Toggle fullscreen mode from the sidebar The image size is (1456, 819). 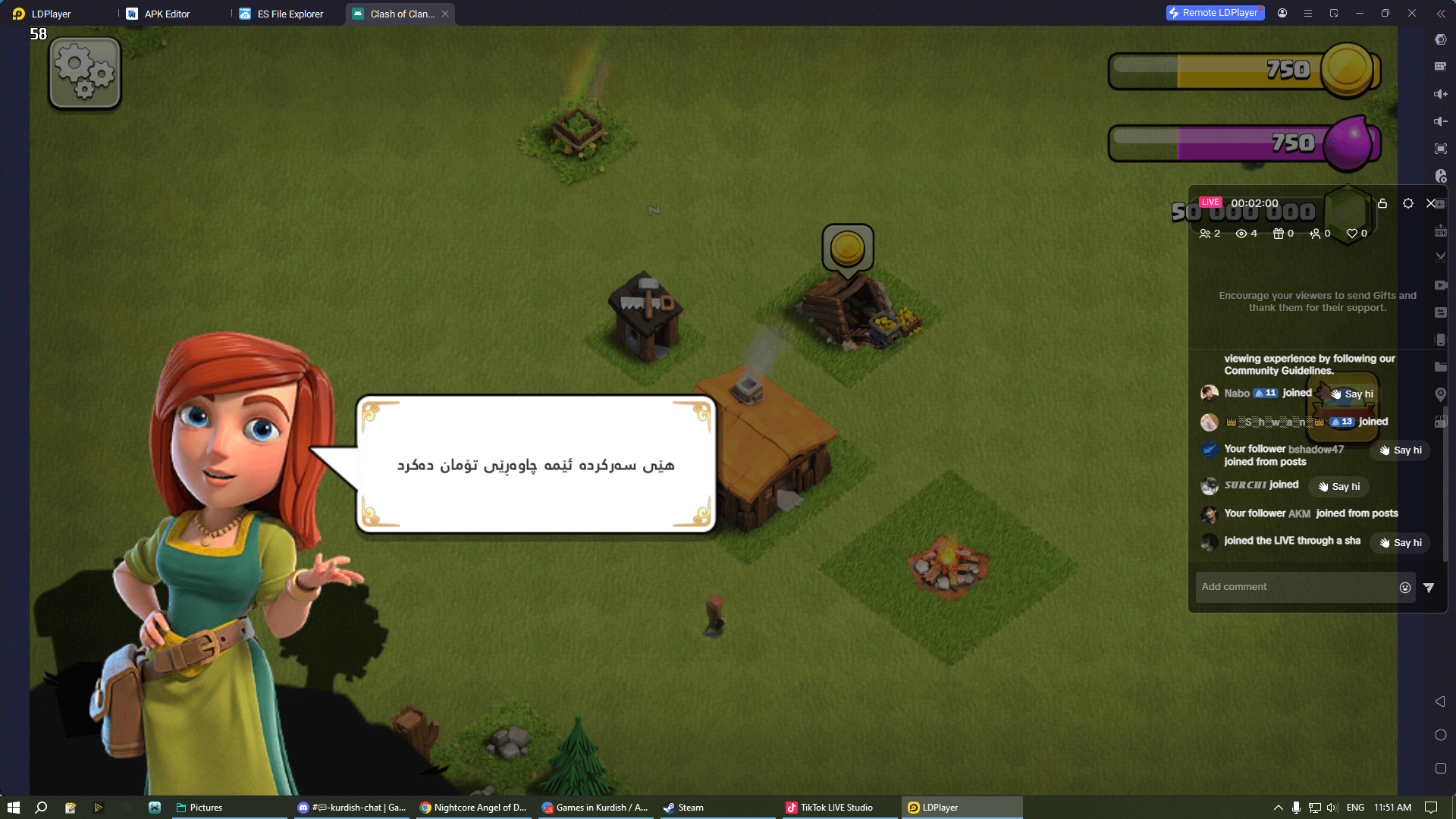(x=1441, y=149)
